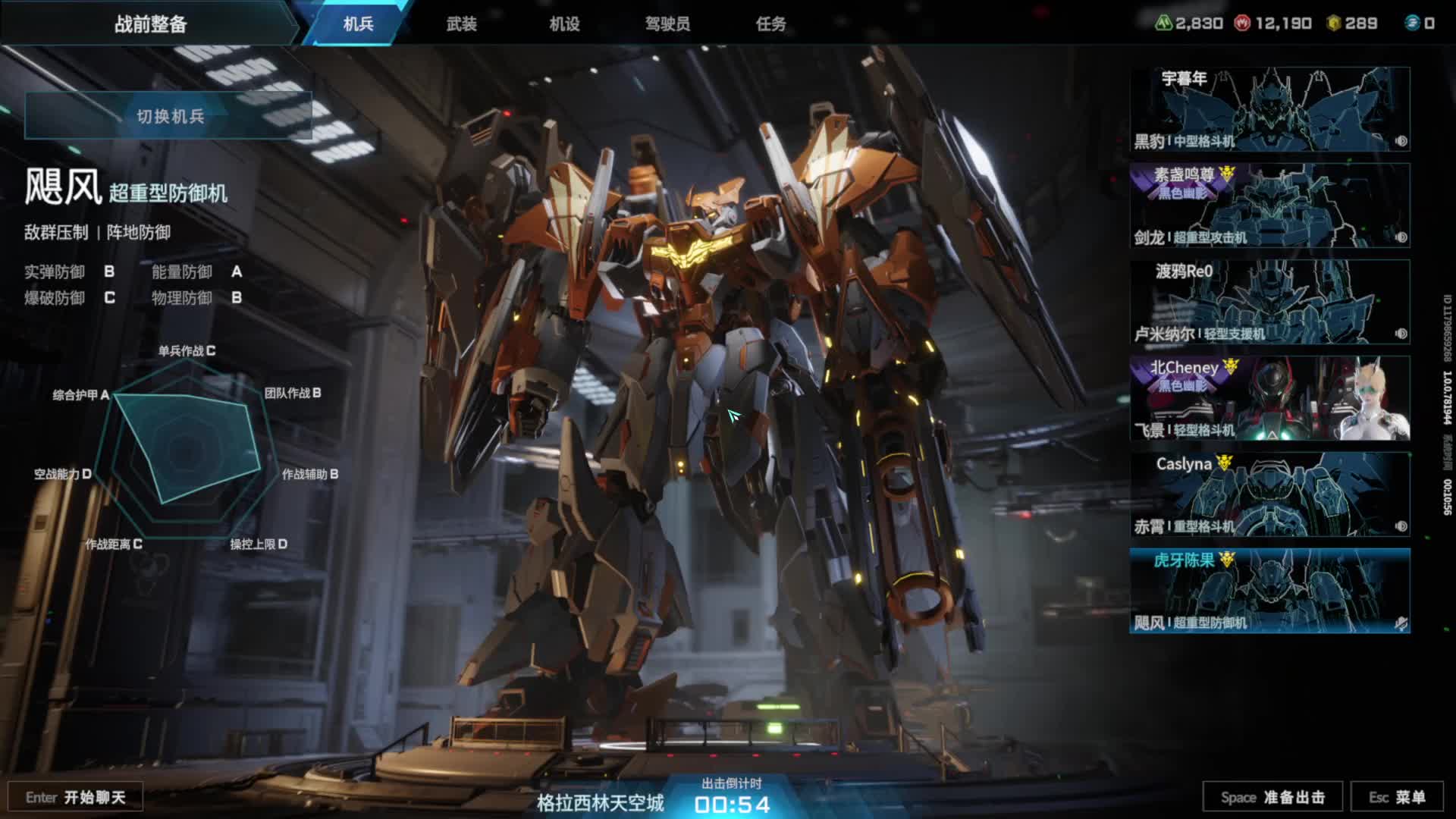Select player 渡鸦Re0's 卢米纳尔 card
The width and height of the screenshot is (1456, 819).
point(1269,302)
